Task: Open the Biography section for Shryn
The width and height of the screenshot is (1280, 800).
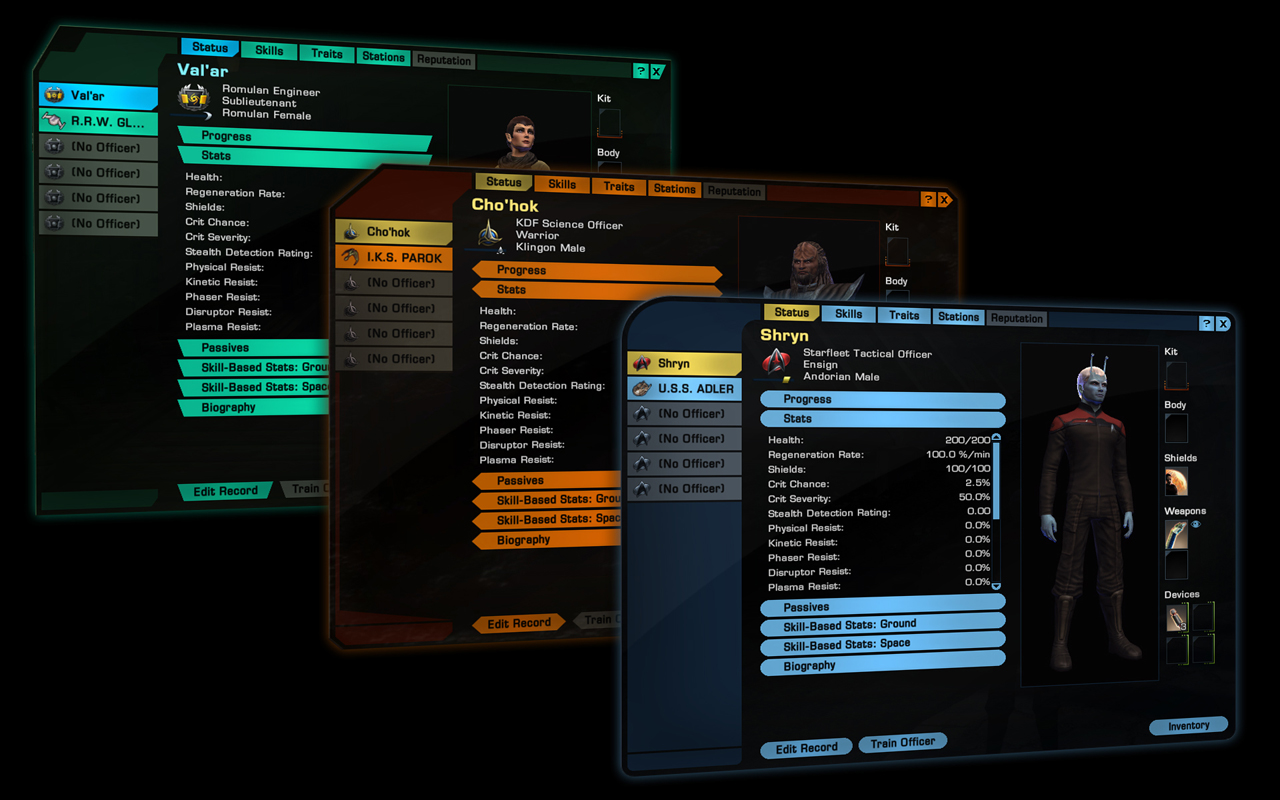Action: point(882,666)
